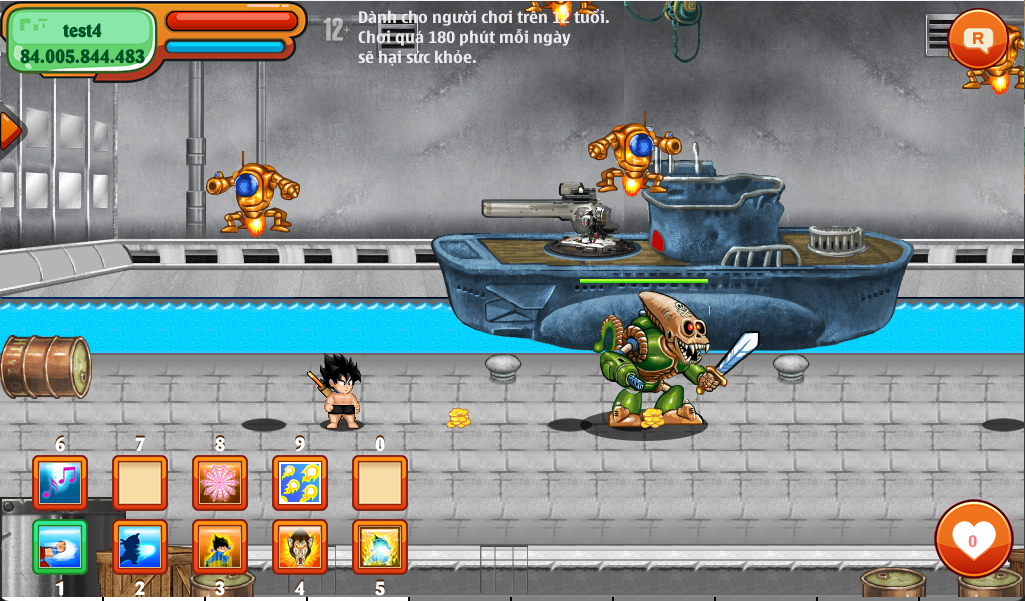1025x601 pixels.
Task: Cast the pink spider web skill
Action: pos(220,483)
